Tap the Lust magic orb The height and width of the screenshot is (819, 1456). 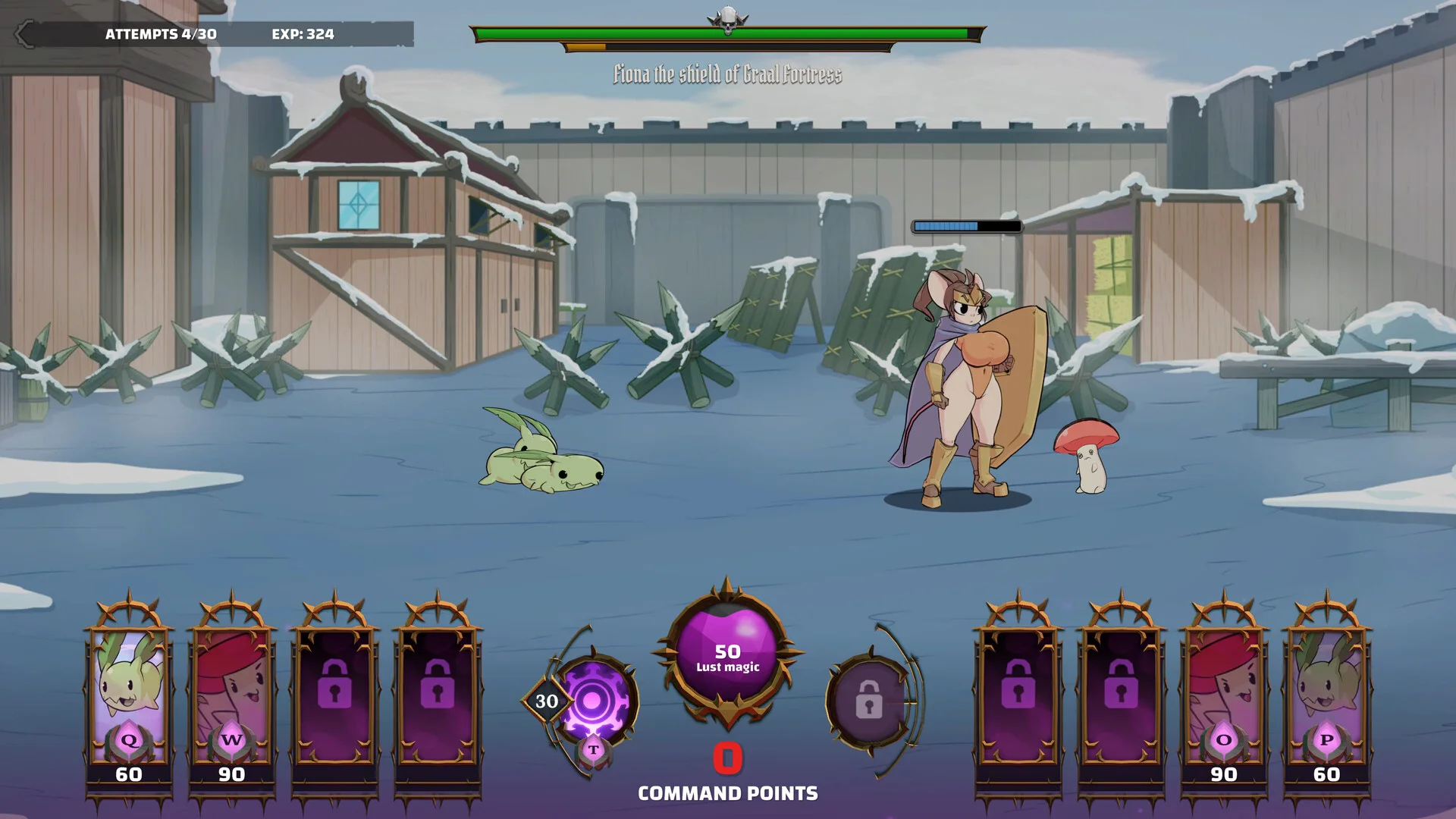tap(727, 654)
